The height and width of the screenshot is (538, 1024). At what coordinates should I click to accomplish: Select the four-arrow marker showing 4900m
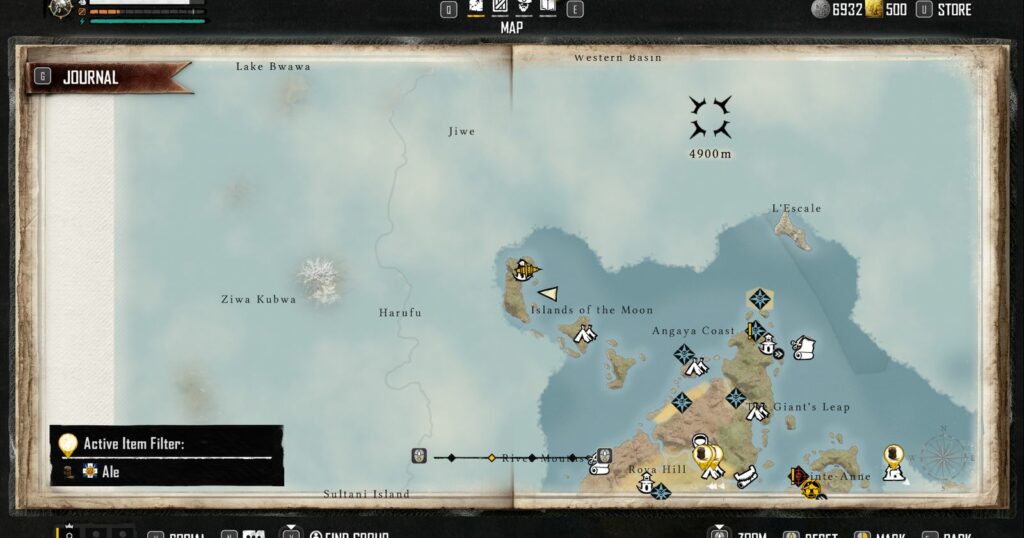[x=710, y=117]
